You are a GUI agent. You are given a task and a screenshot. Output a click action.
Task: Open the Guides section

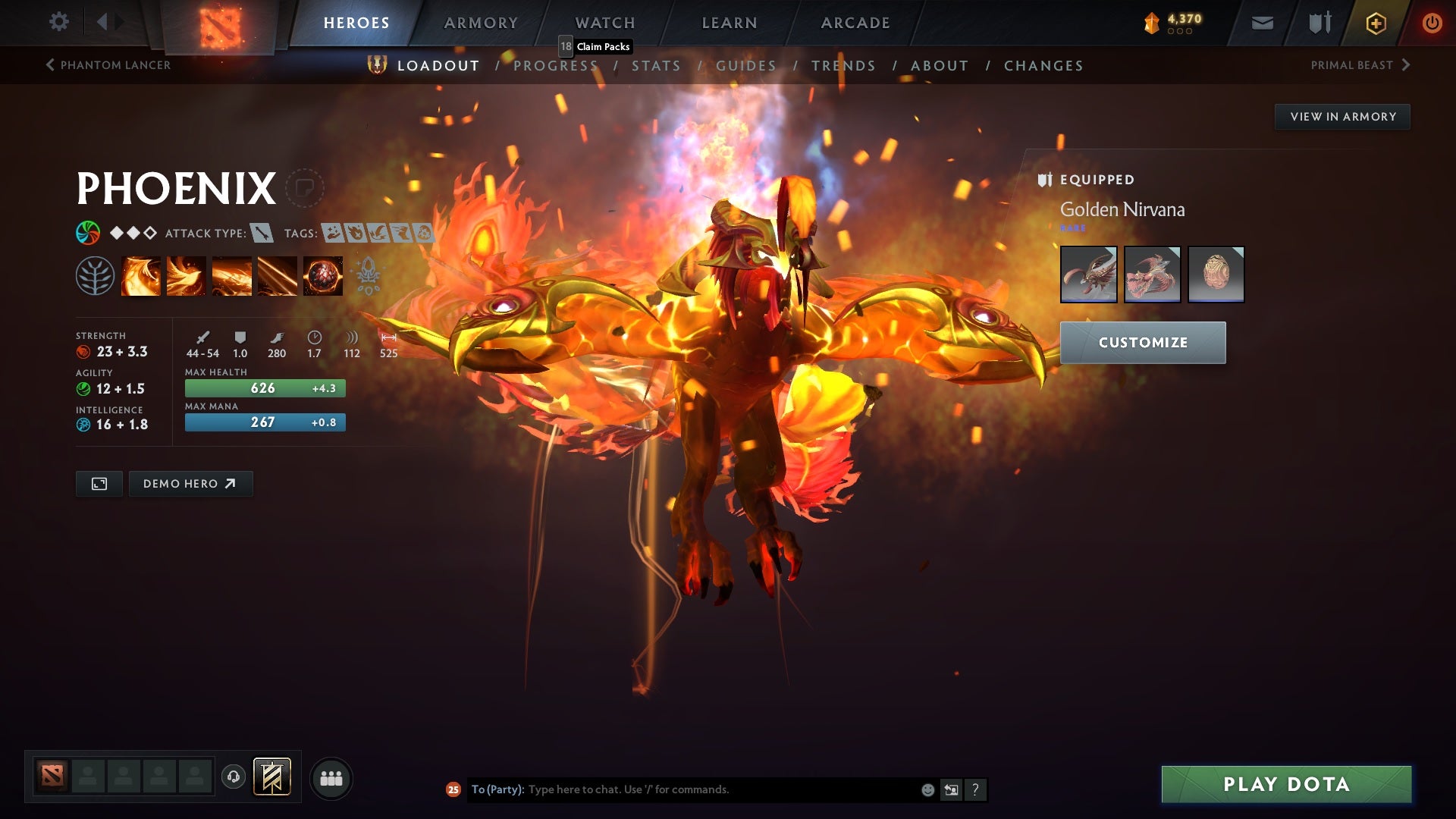tap(745, 66)
